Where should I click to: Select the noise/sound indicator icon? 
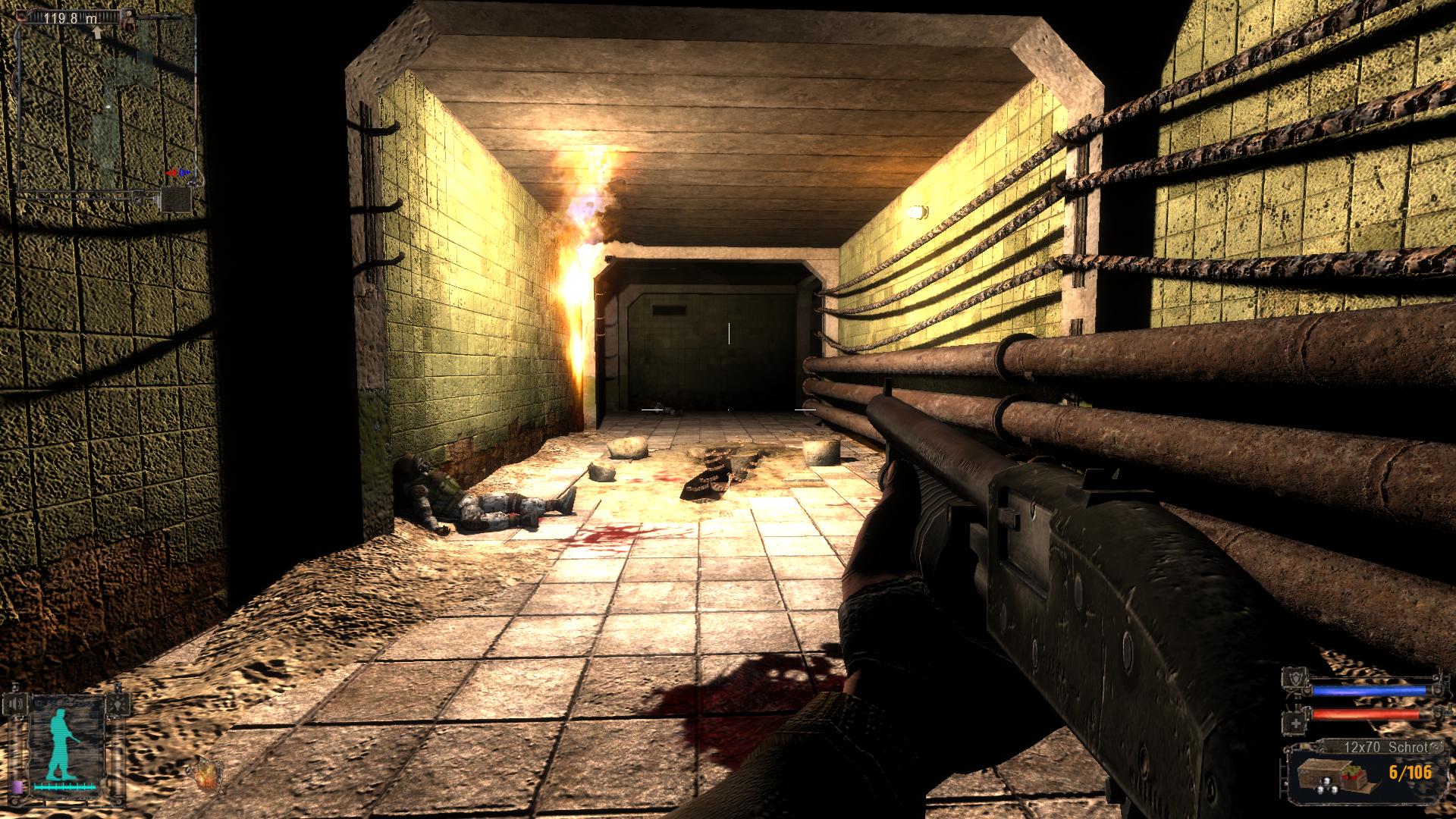coord(16,703)
